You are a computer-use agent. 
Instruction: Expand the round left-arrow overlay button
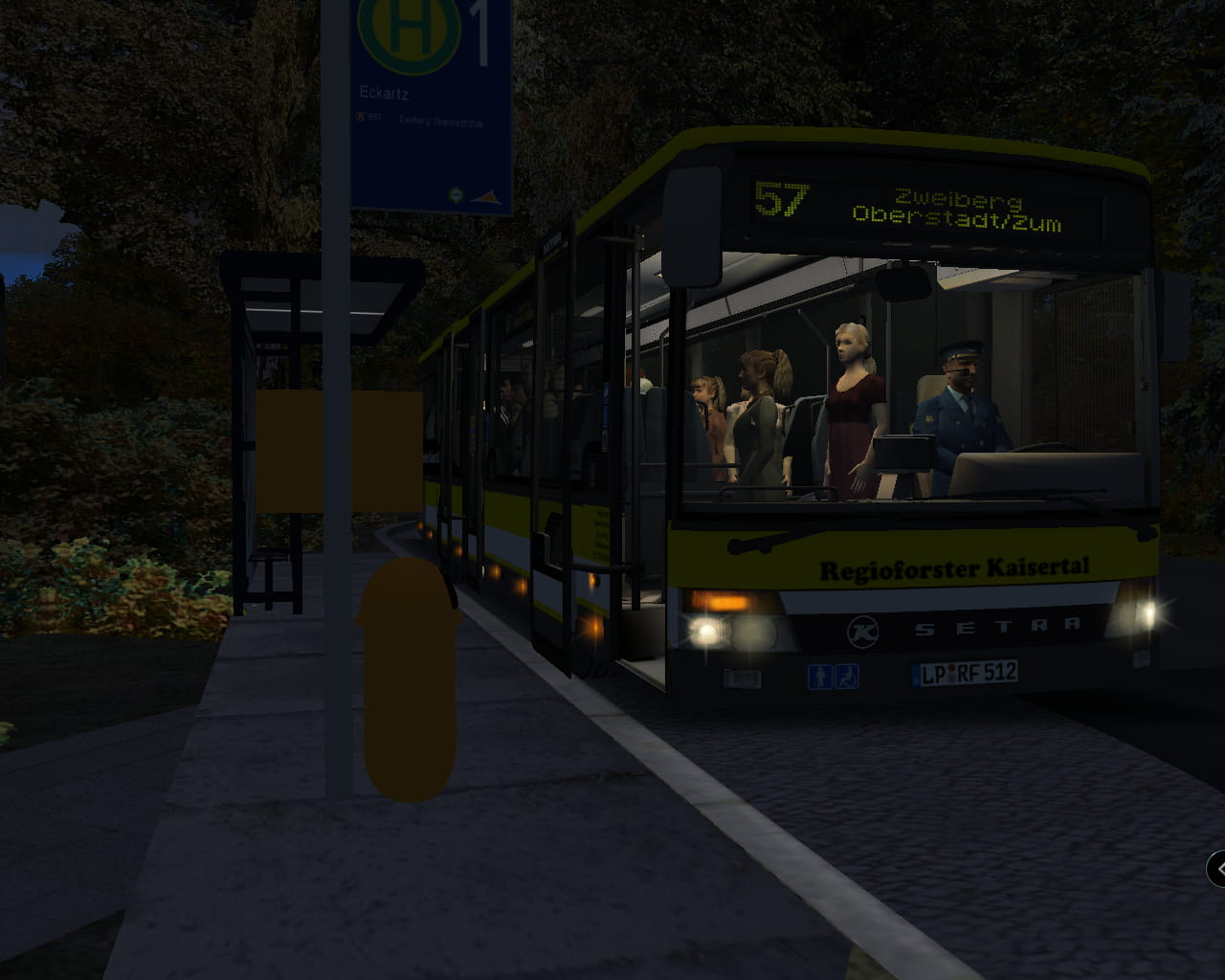tap(1217, 869)
